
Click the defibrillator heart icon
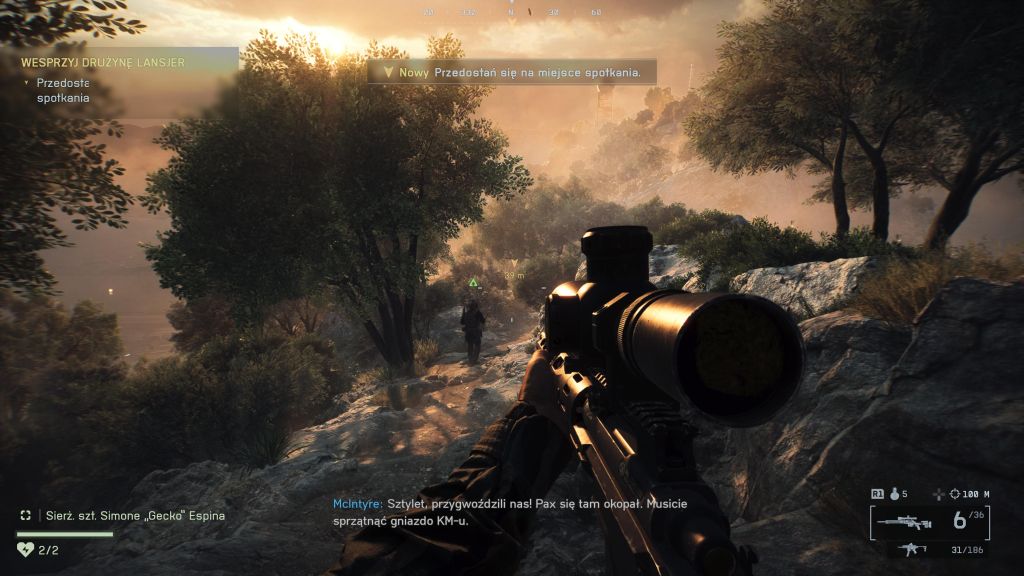tap(26, 548)
